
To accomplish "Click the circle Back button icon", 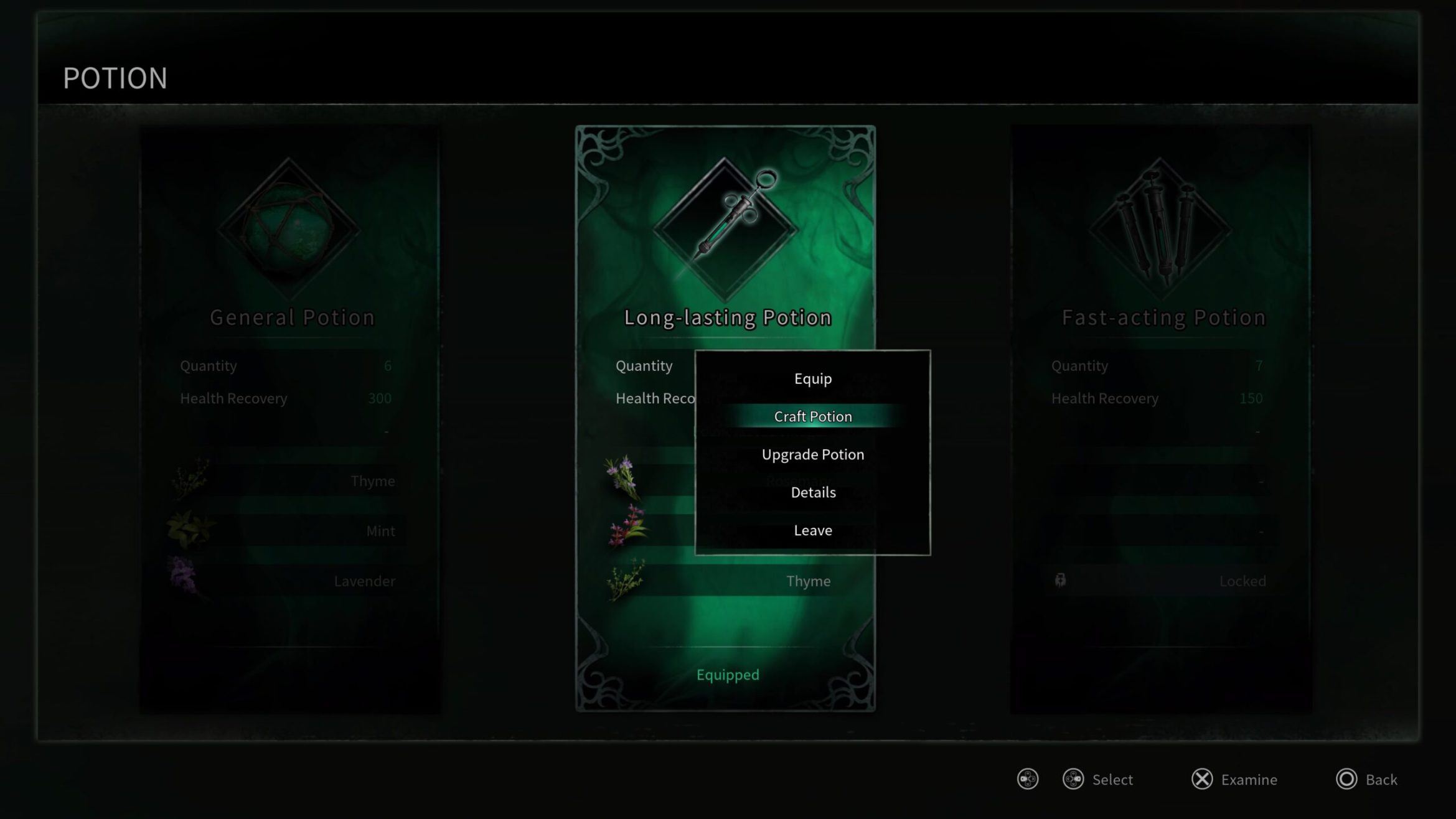I will pos(1346,778).
